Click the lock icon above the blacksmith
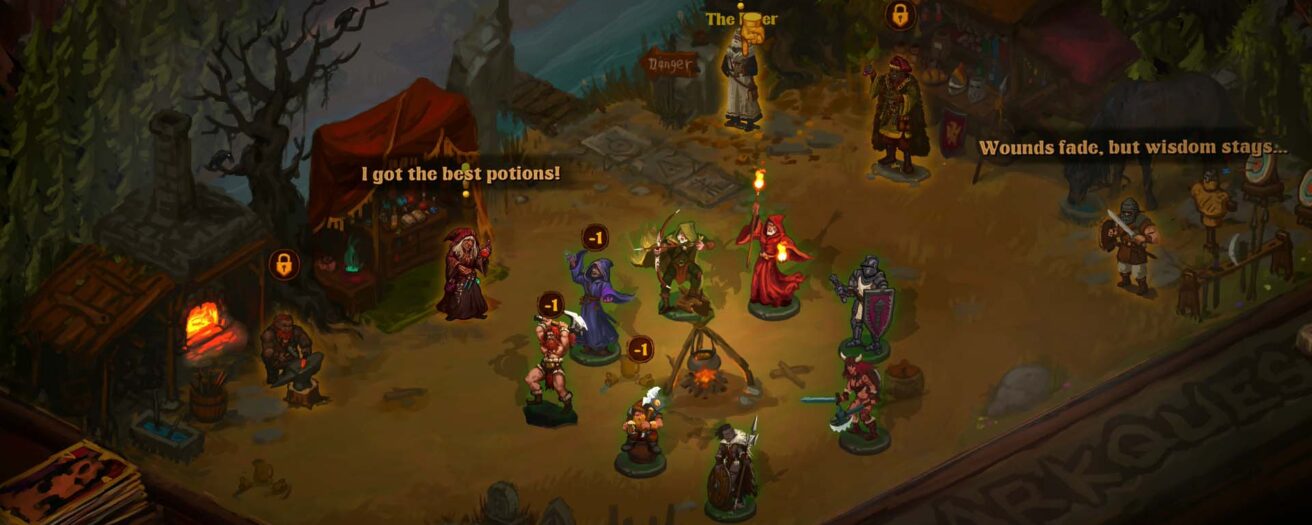1312x525 pixels. [284, 265]
